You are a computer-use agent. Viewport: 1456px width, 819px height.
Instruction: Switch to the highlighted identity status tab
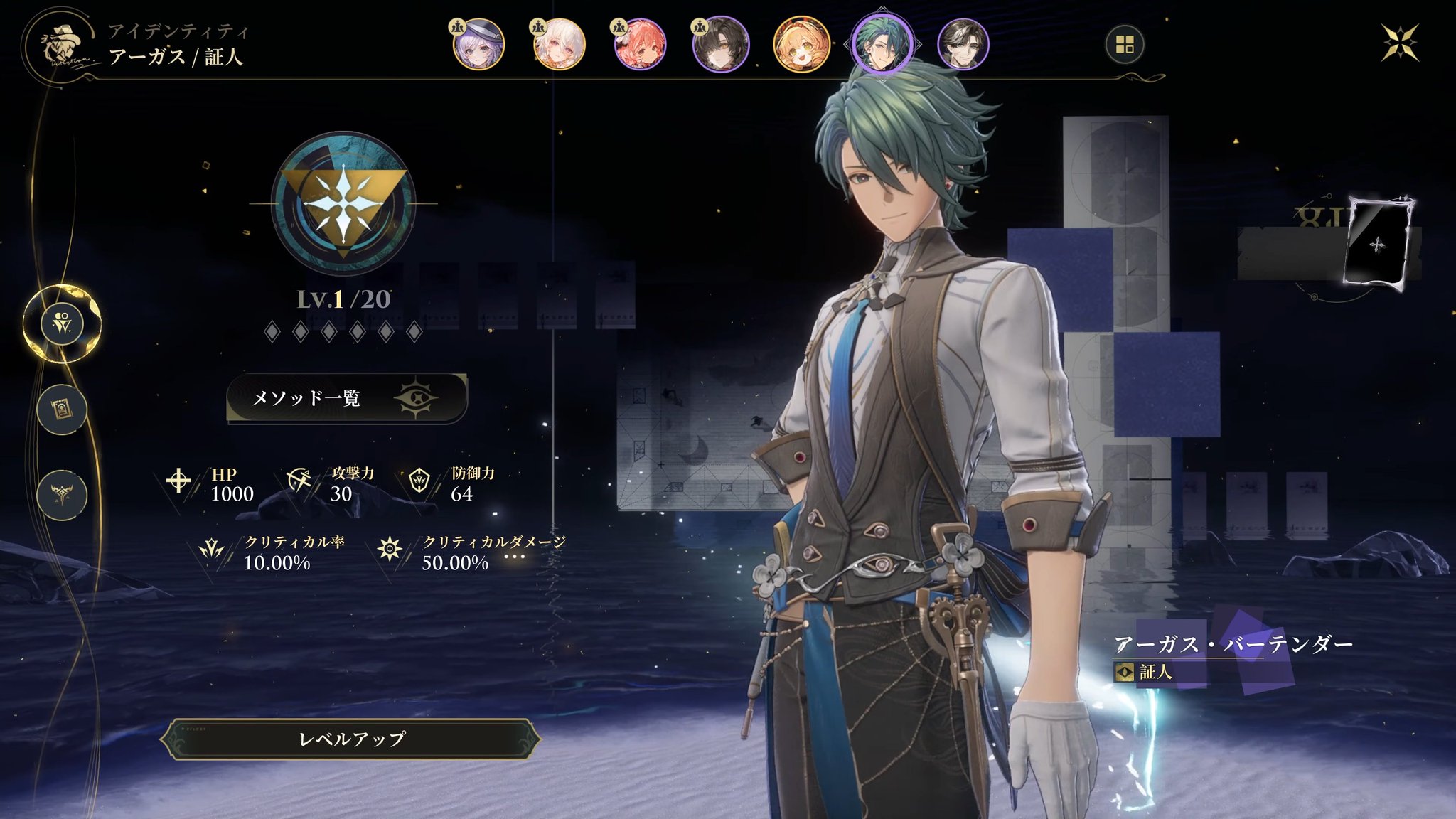tap(63, 324)
